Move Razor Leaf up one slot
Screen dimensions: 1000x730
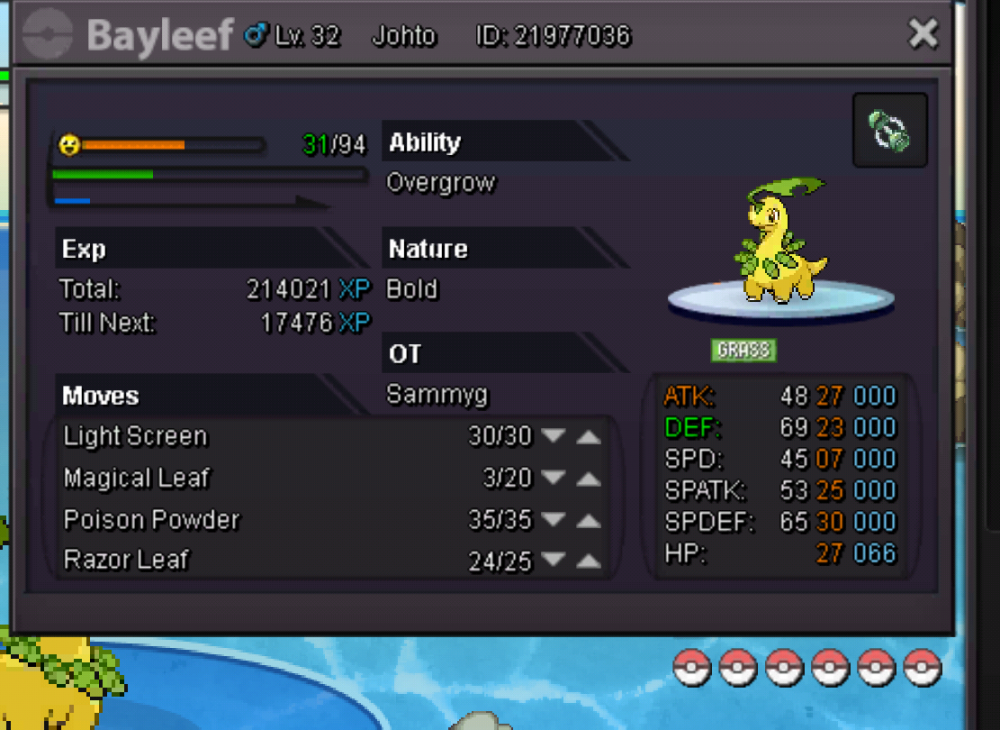(589, 561)
